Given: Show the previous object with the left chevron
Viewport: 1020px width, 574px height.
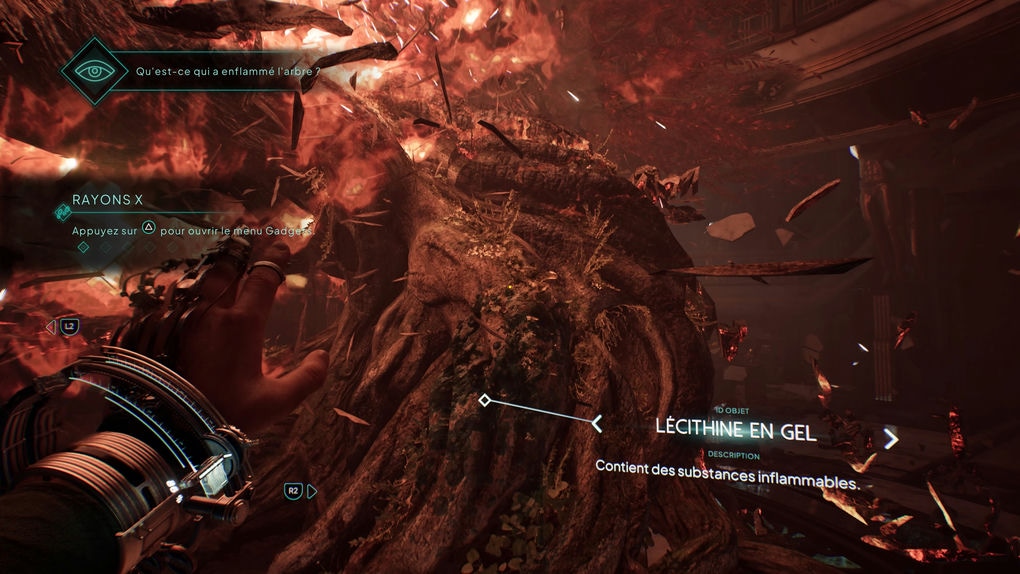Looking at the screenshot, I should tap(597, 424).
